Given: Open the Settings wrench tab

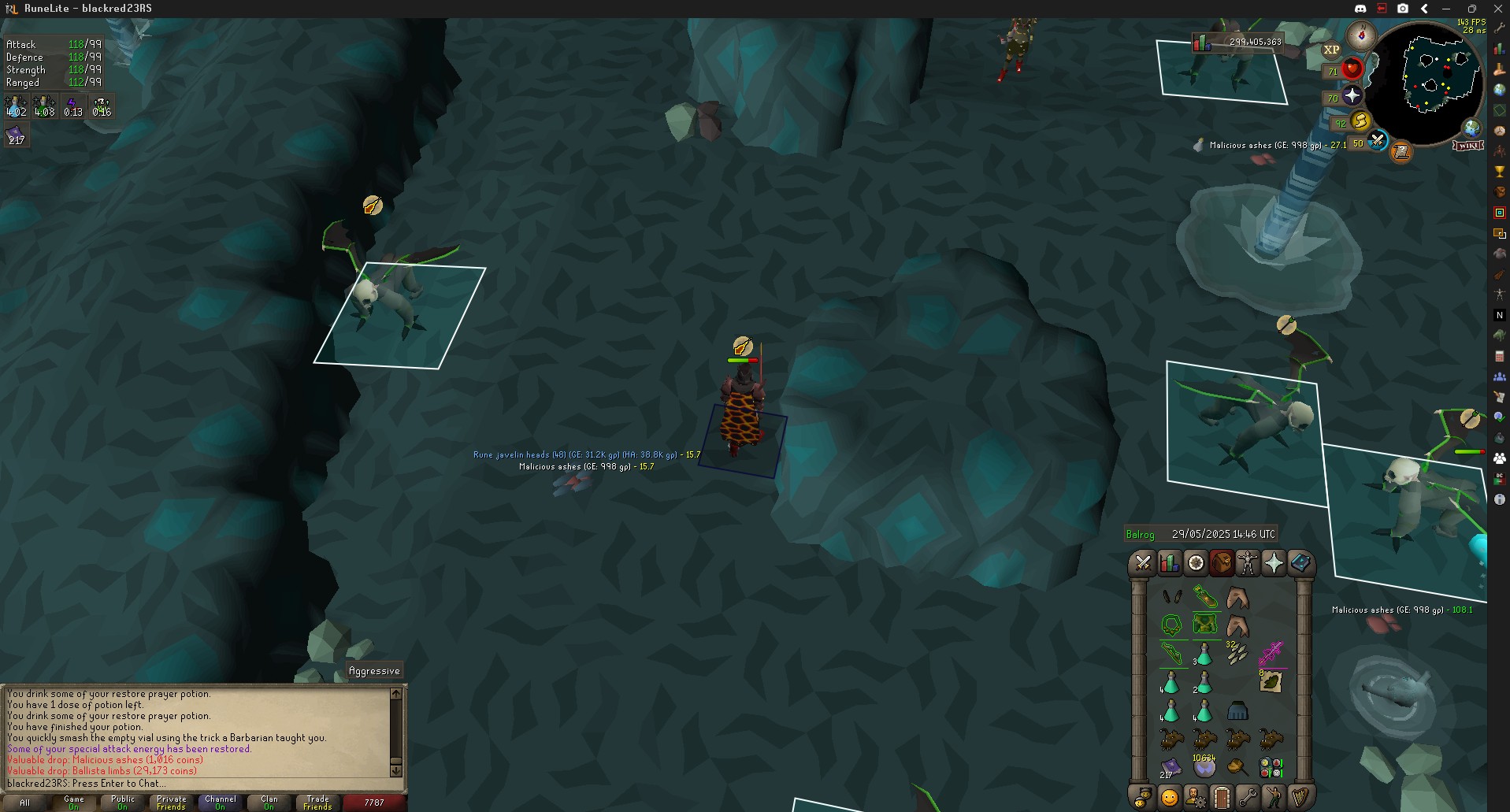Looking at the screenshot, I should pos(1248,797).
